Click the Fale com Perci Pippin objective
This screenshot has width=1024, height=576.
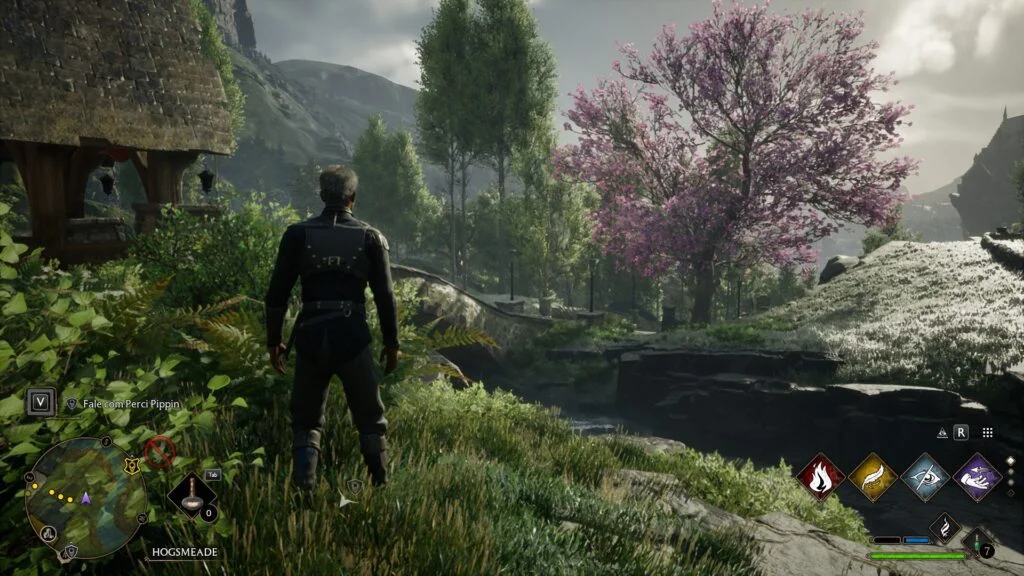click(132, 404)
